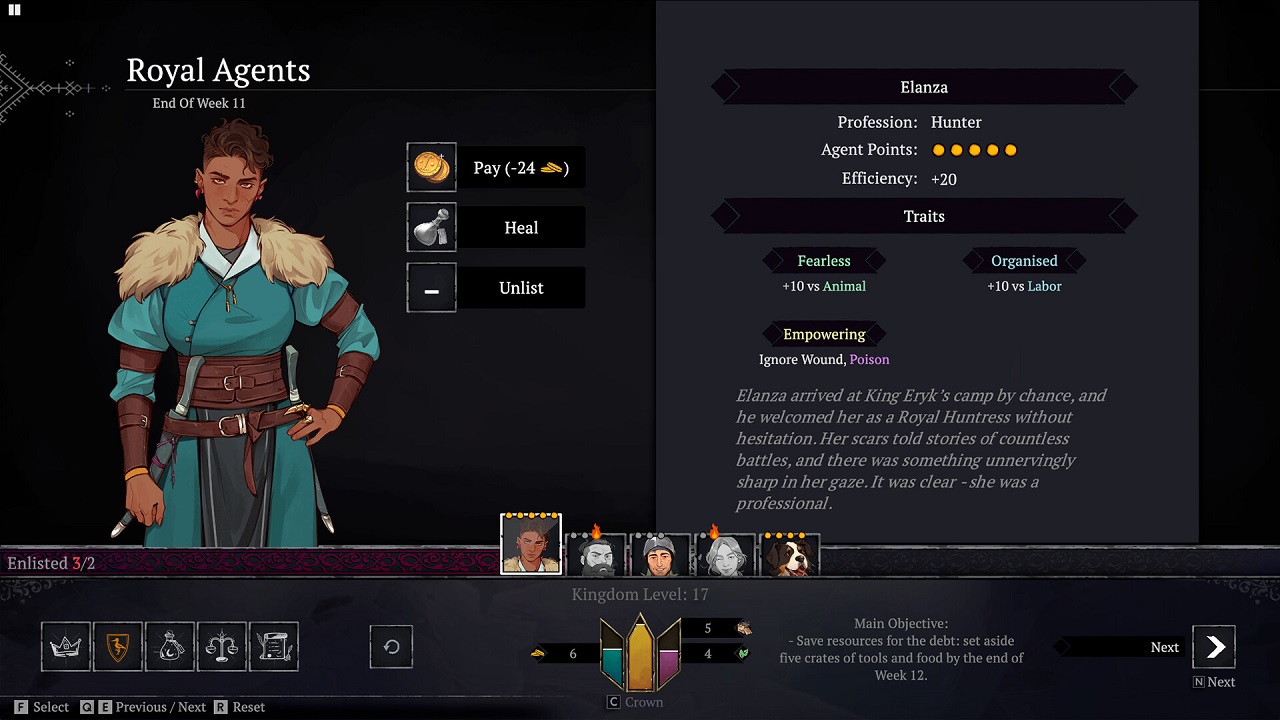The width and height of the screenshot is (1280, 720).
Task: Open the crown tab
Action: click(66, 647)
